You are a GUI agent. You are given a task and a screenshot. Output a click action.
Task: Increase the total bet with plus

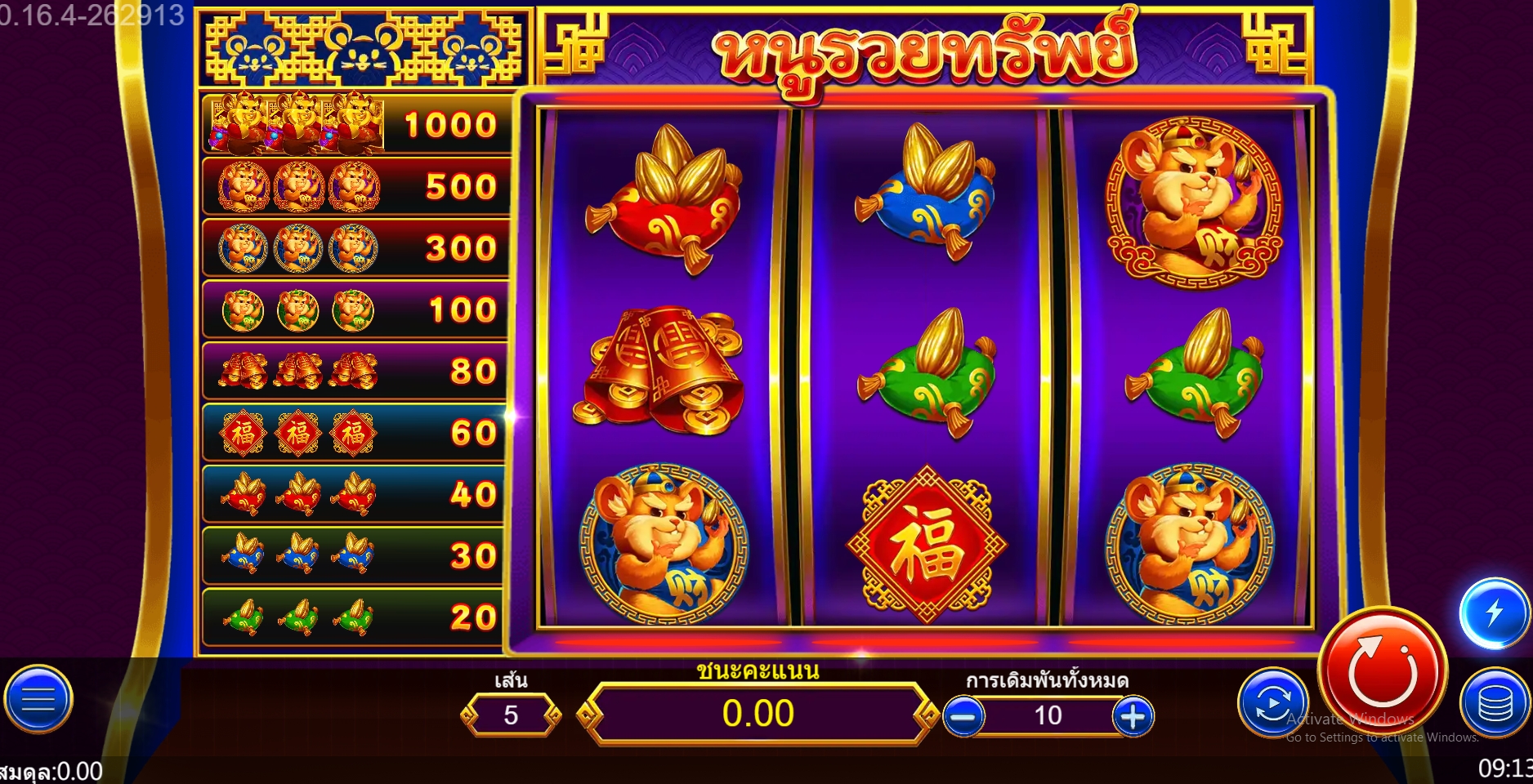click(x=1133, y=716)
